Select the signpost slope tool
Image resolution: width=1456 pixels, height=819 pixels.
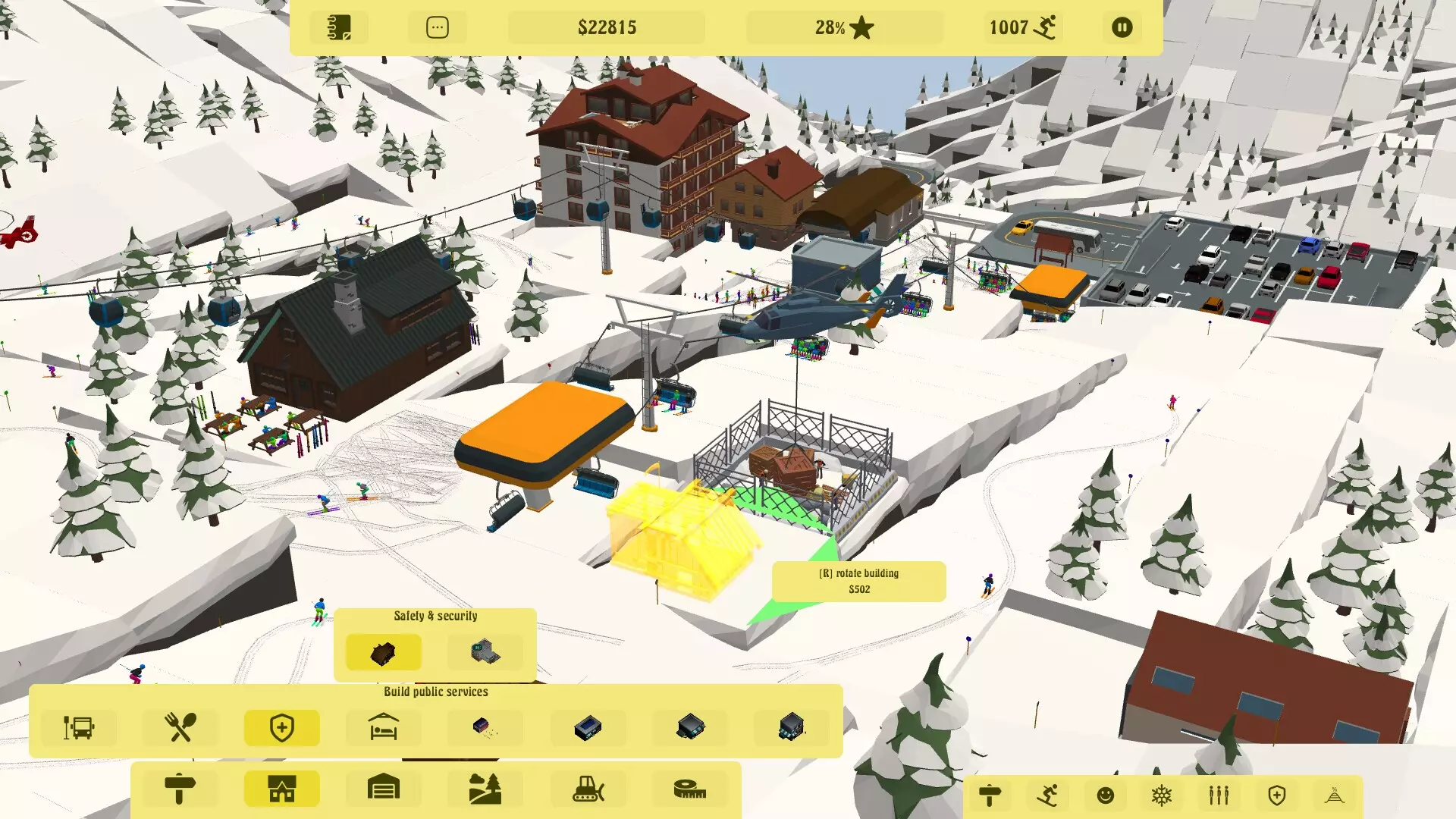180,789
